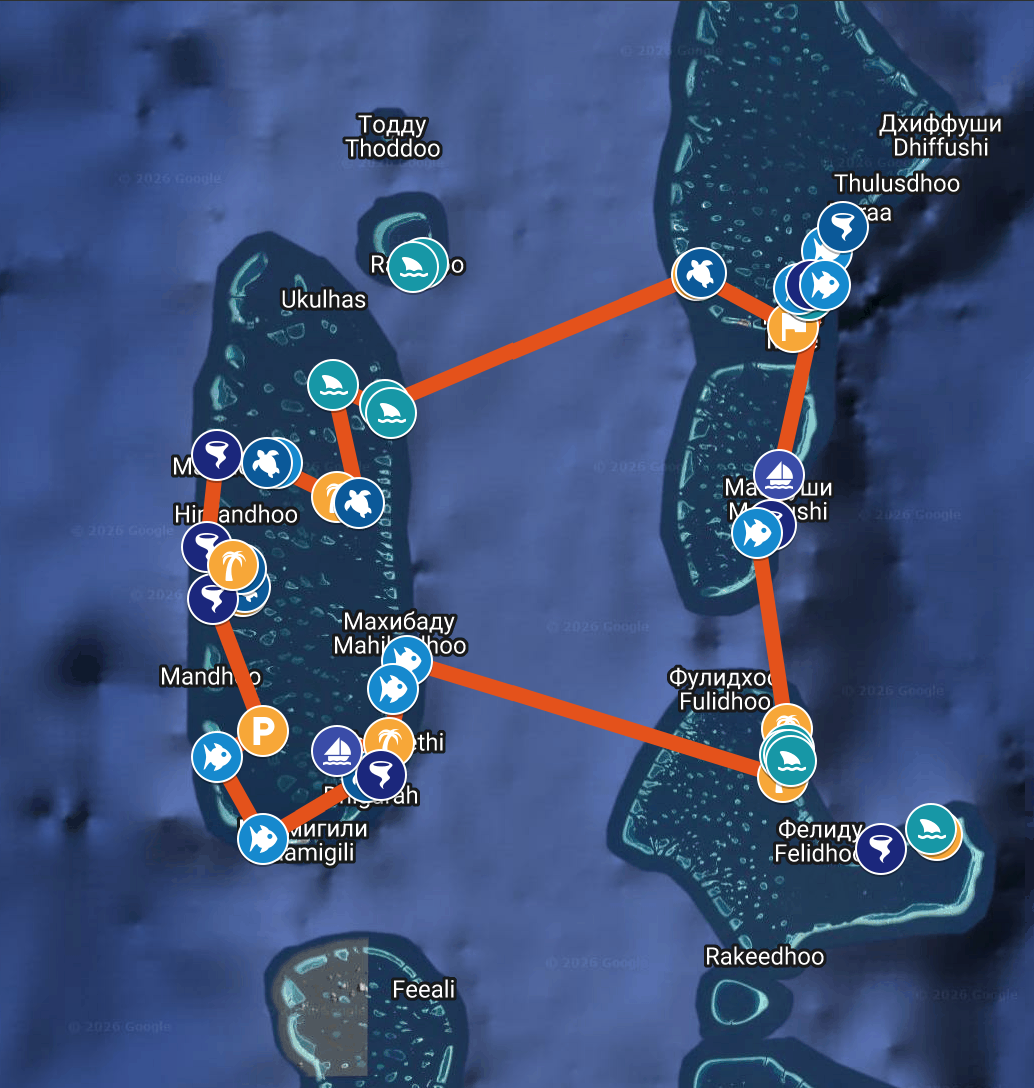Select the orange P parking marker
This screenshot has height=1088, width=1034.
[263, 732]
